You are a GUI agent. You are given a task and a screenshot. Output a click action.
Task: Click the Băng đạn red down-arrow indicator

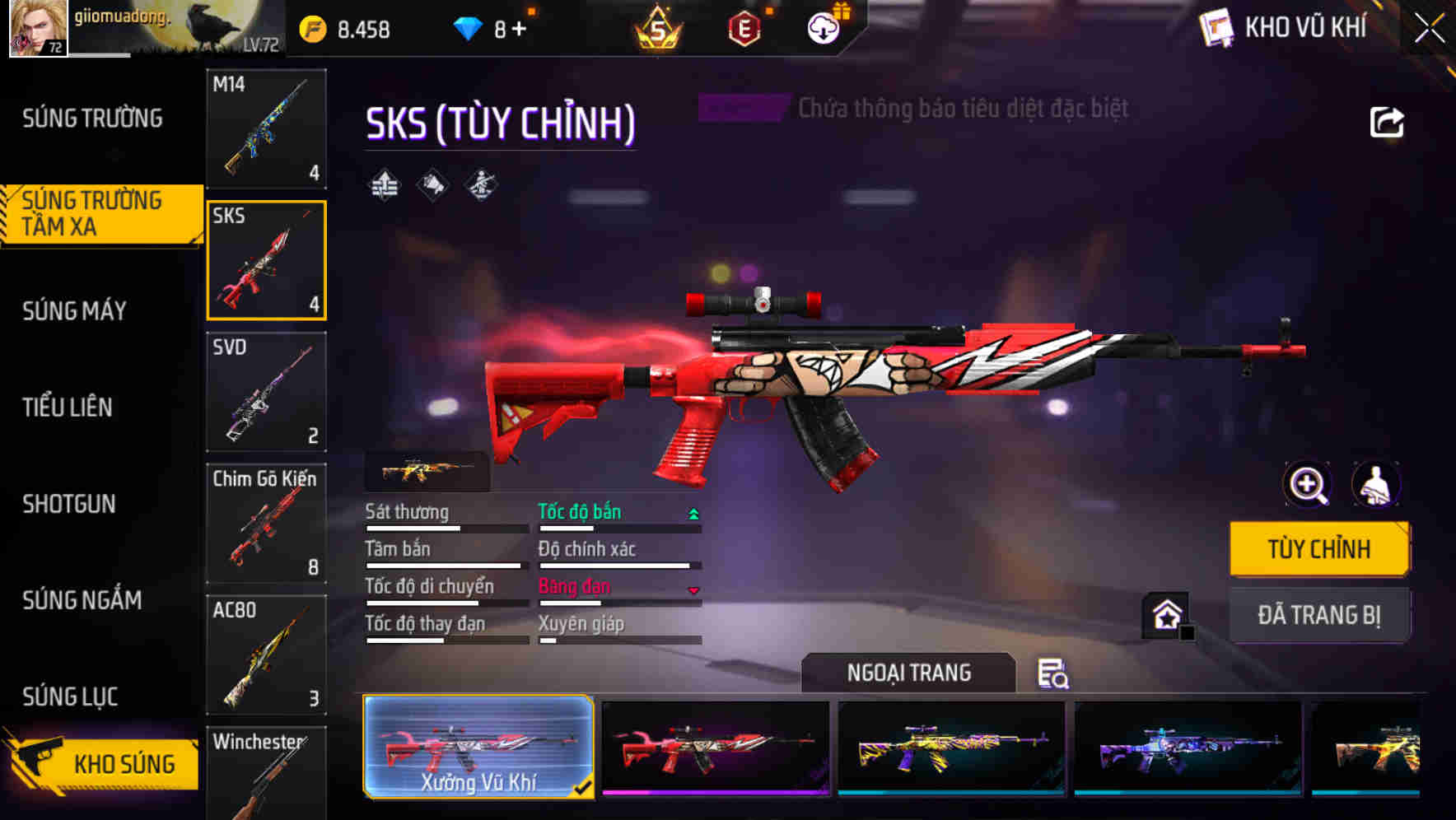(694, 589)
